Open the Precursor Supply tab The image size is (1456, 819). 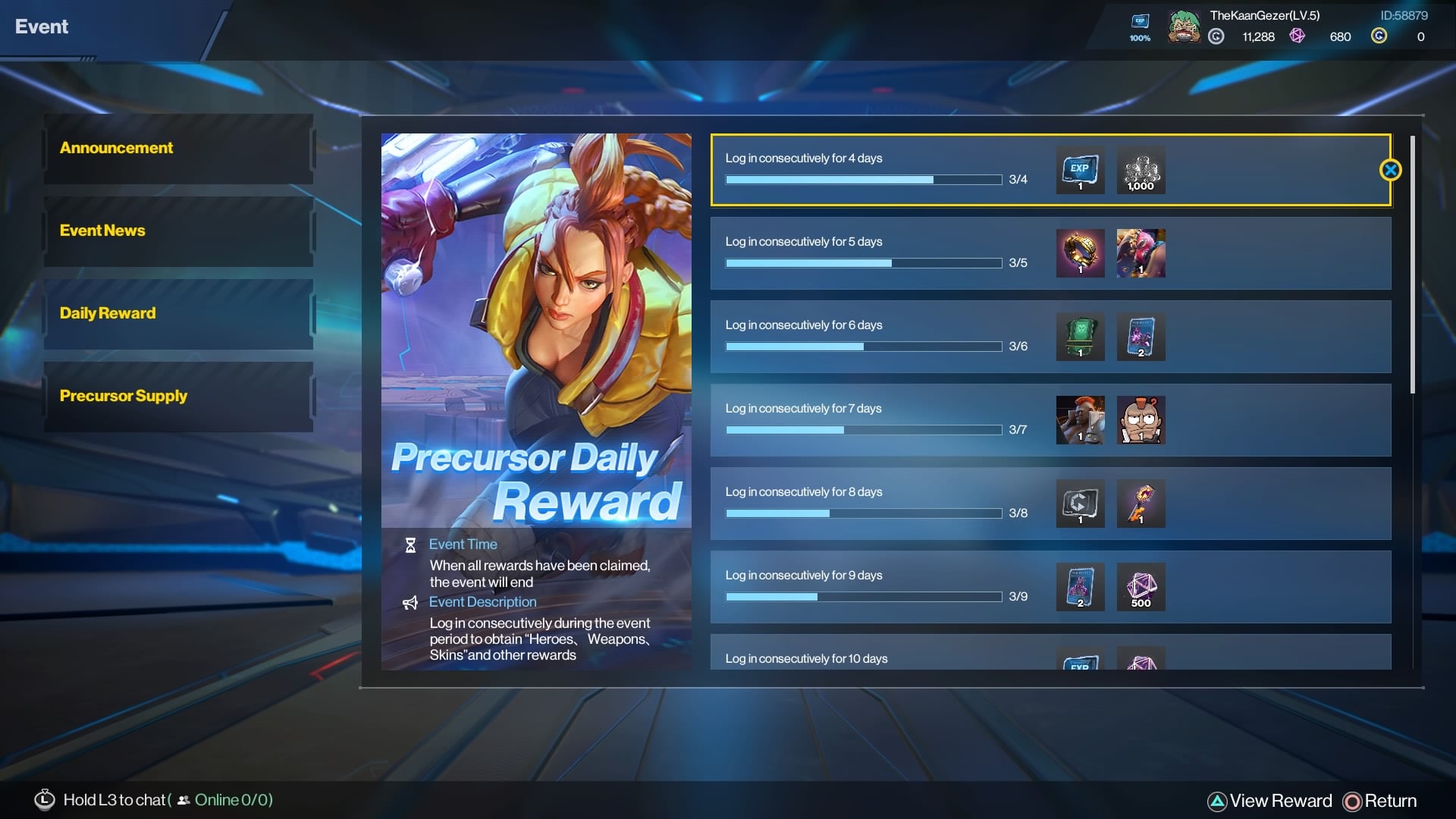pos(178,397)
